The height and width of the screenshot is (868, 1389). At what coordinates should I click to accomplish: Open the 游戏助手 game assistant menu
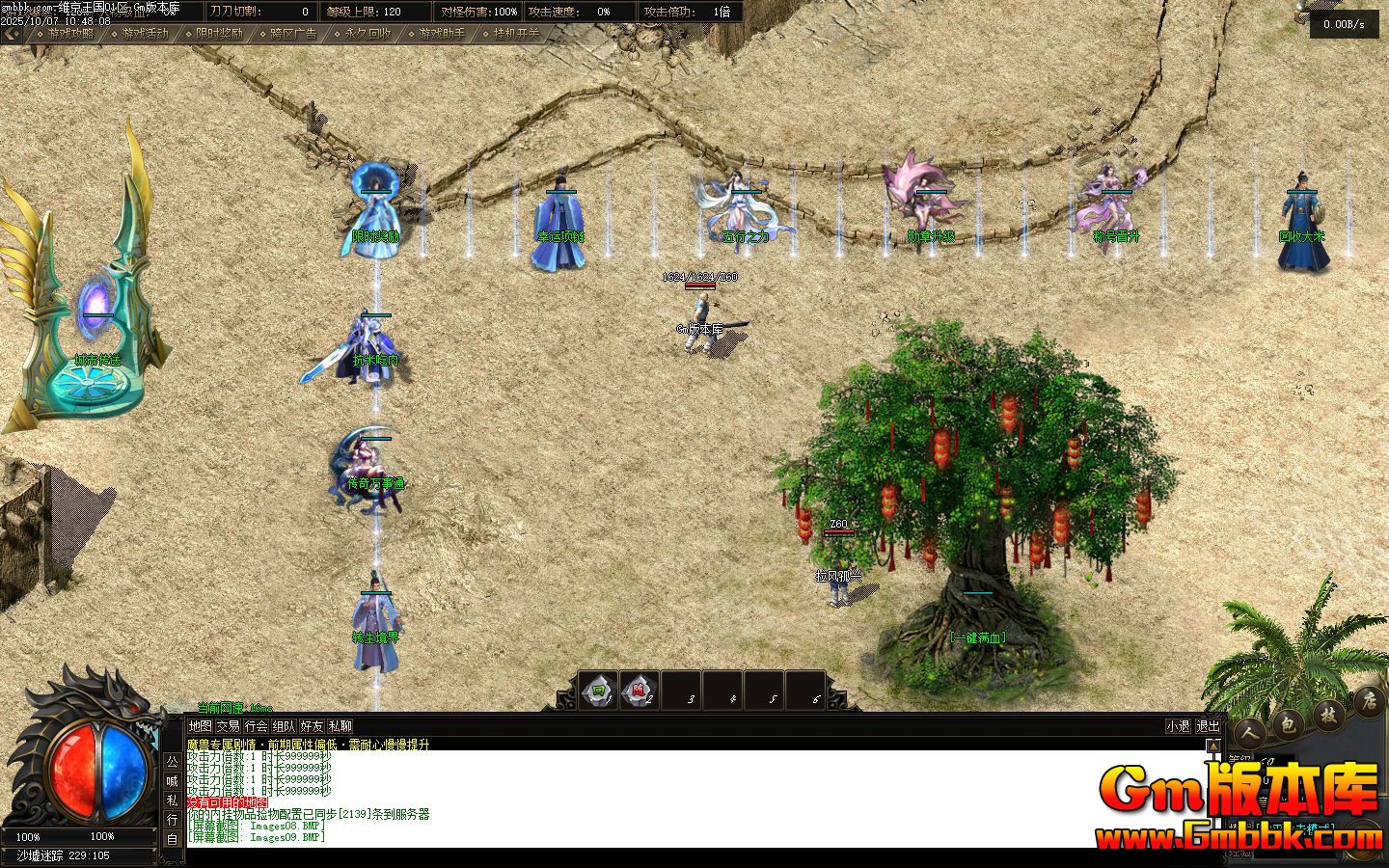(x=441, y=33)
